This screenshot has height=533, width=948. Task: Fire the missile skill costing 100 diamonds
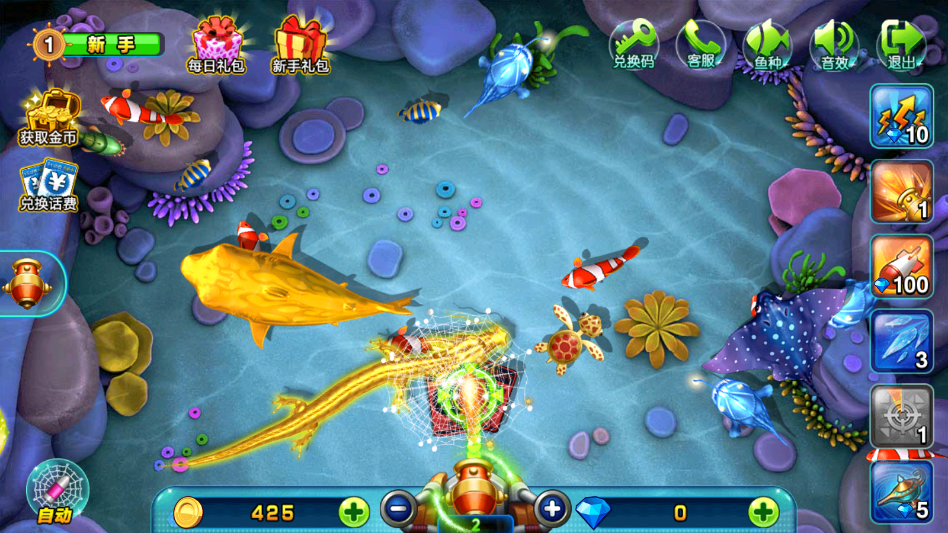coord(901,266)
